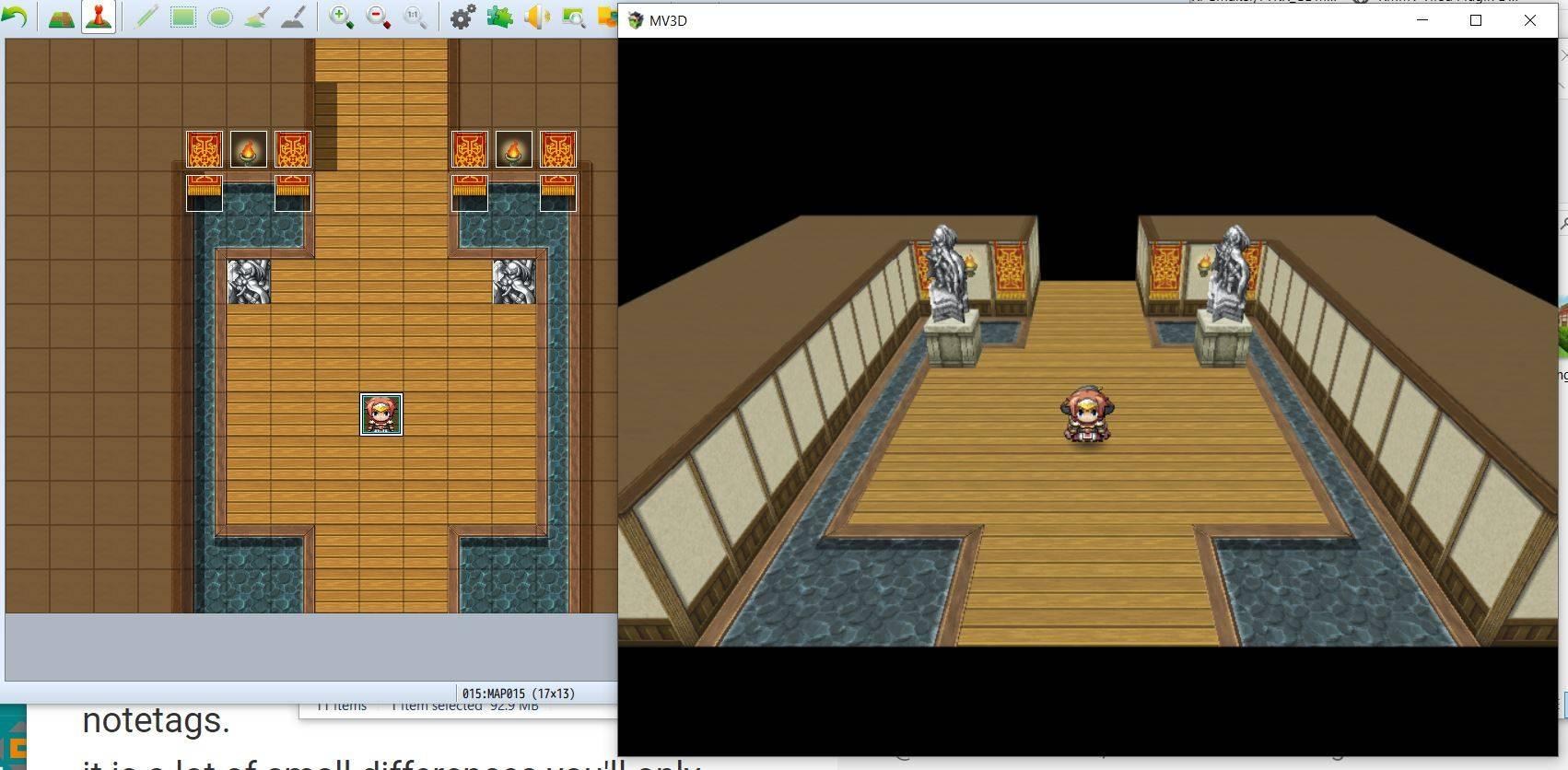Click the Undo icon
The width and height of the screenshot is (1568, 770).
click(x=15, y=17)
